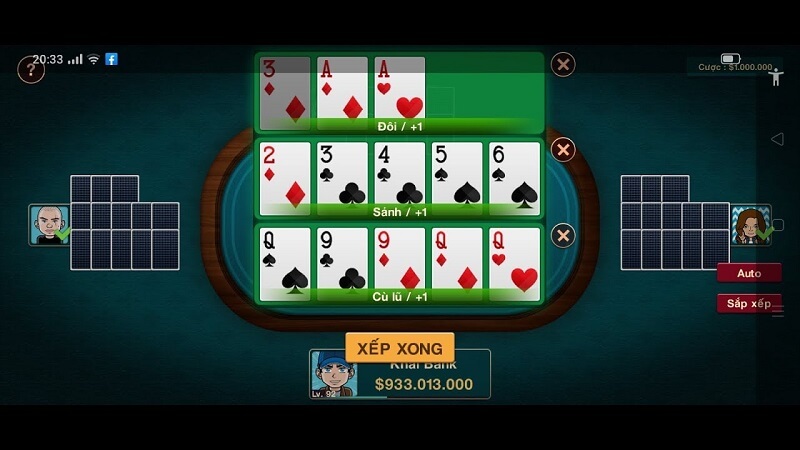Confirm arrangement with XẾP XONG button

(400, 347)
